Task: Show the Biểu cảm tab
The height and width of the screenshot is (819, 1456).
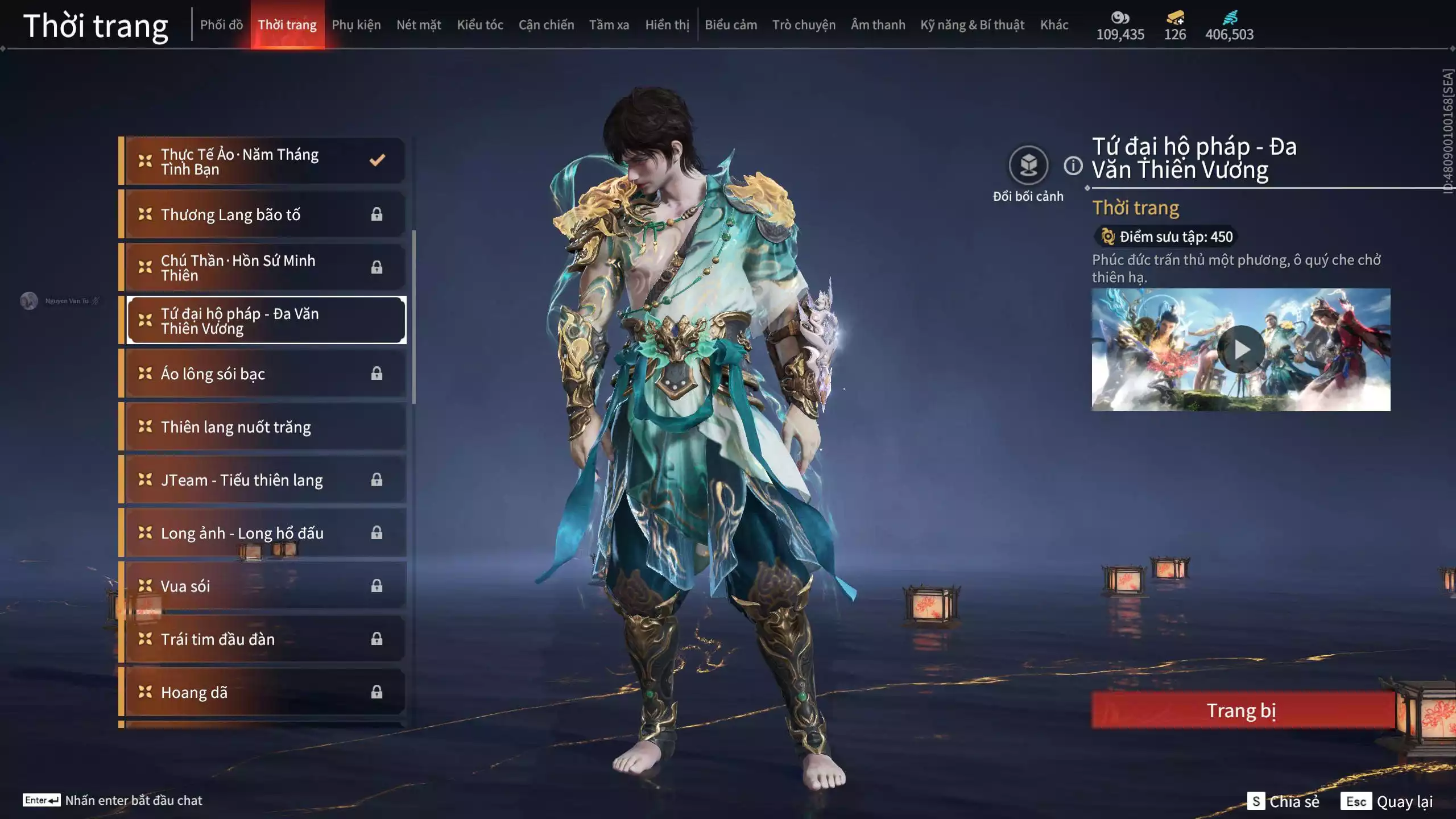Action: coord(731,25)
